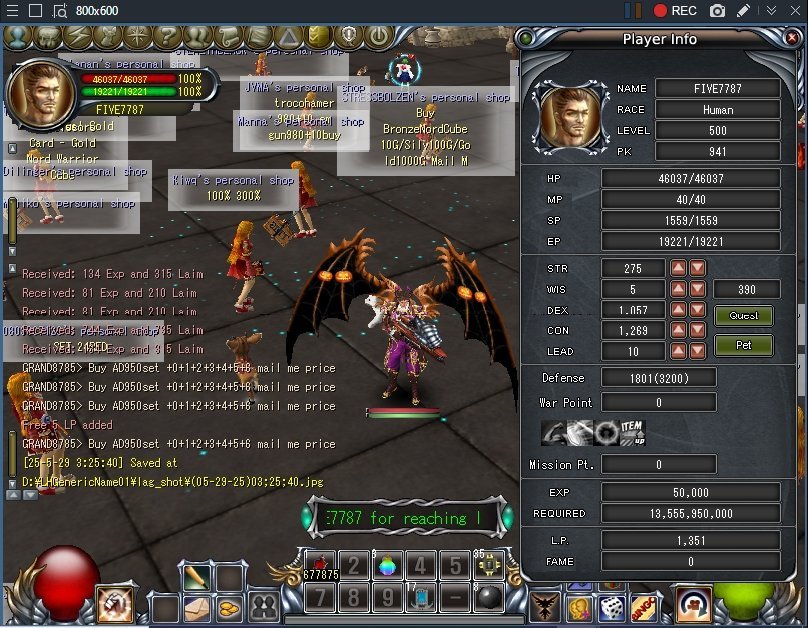Lower the LEAD stat
The height and width of the screenshot is (628, 808).
[698, 352]
